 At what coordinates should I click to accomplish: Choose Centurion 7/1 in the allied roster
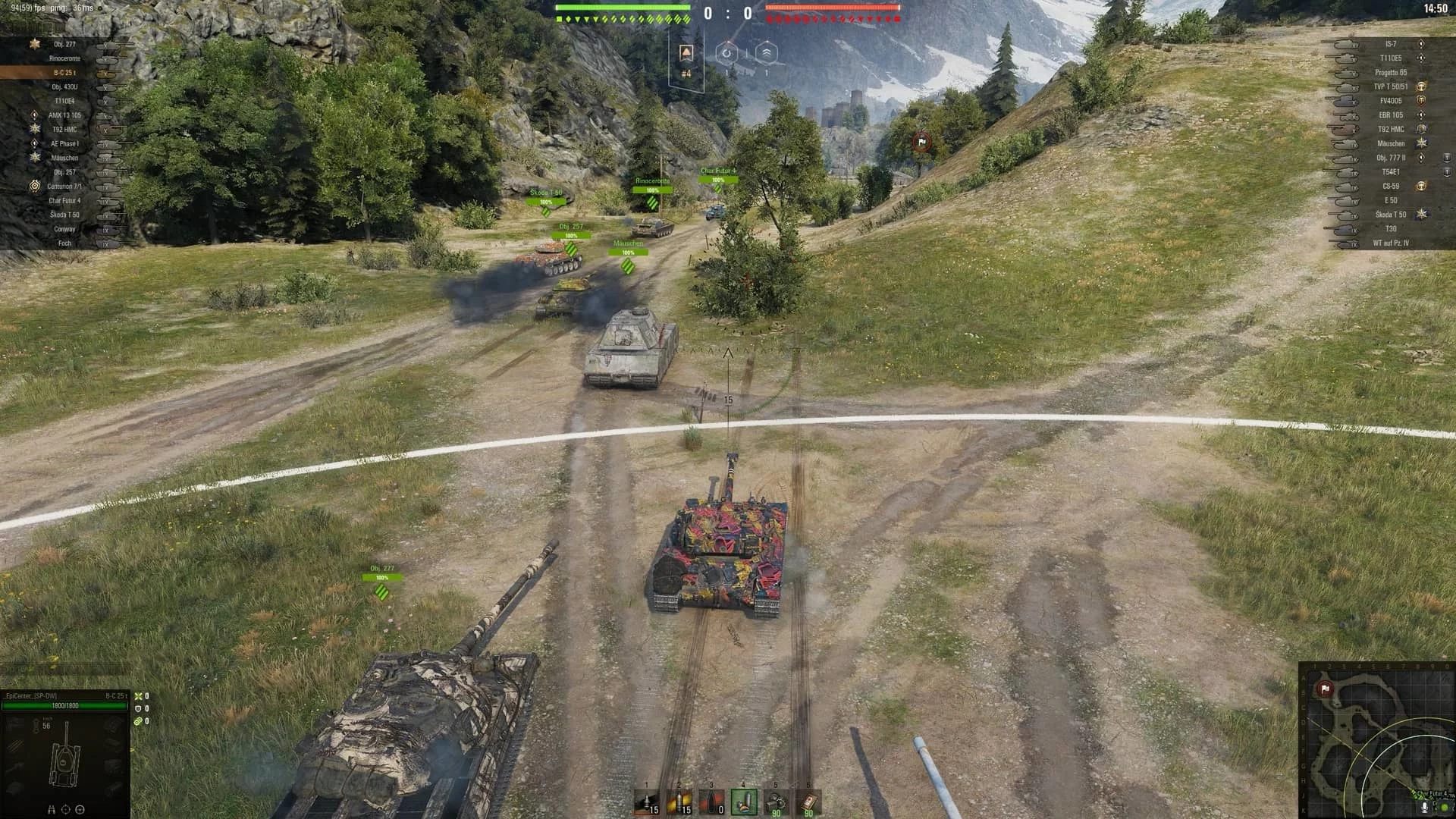click(x=64, y=187)
